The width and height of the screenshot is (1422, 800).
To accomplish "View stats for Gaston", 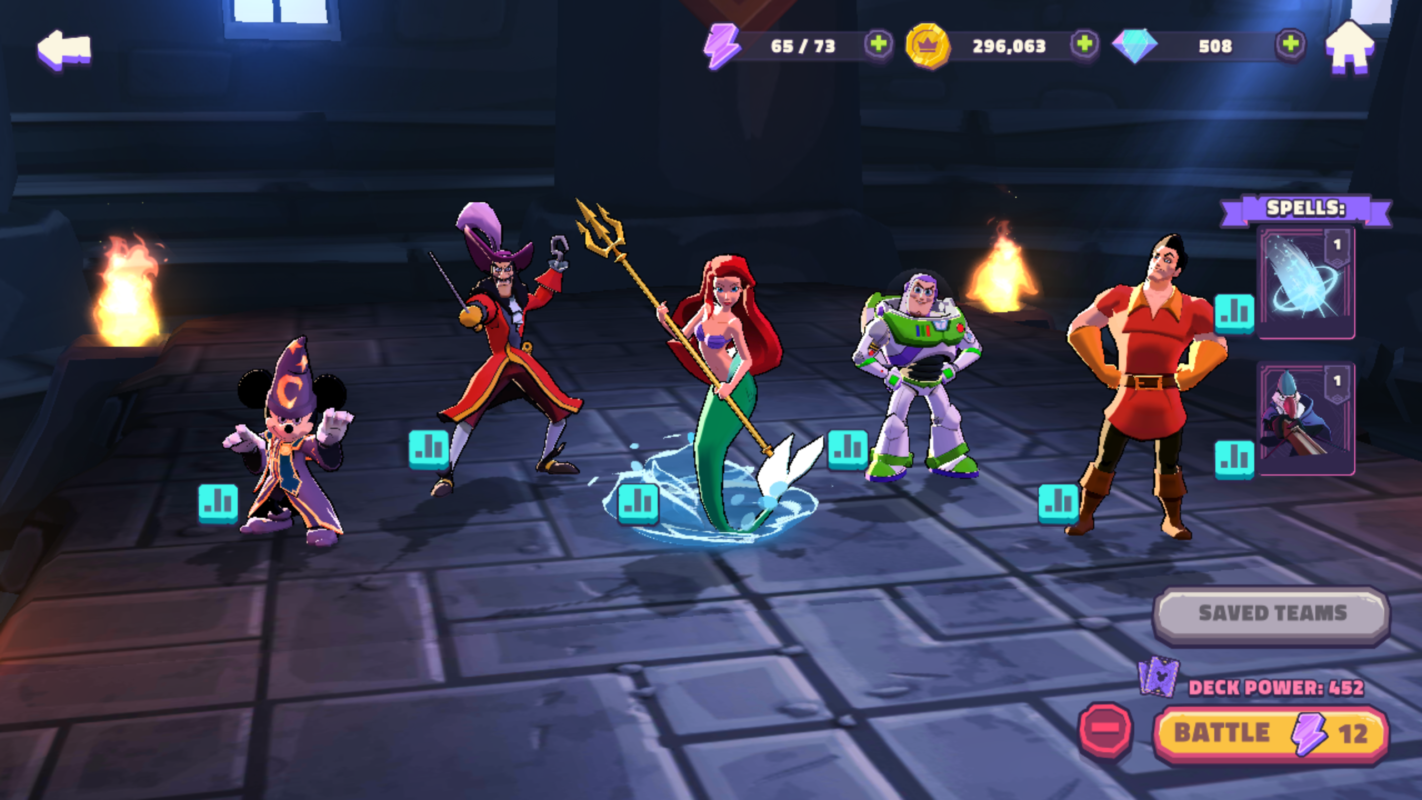I will point(1058,503).
